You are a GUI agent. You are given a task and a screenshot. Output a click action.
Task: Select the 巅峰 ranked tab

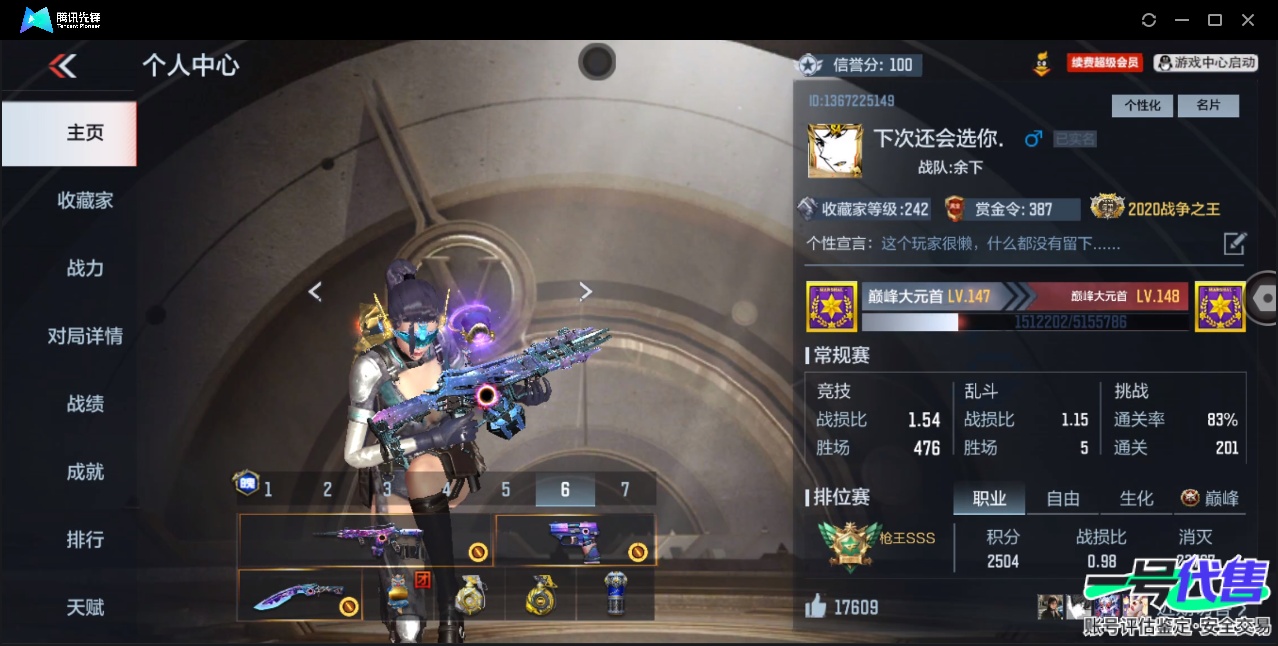click(x=1210, y=498)
